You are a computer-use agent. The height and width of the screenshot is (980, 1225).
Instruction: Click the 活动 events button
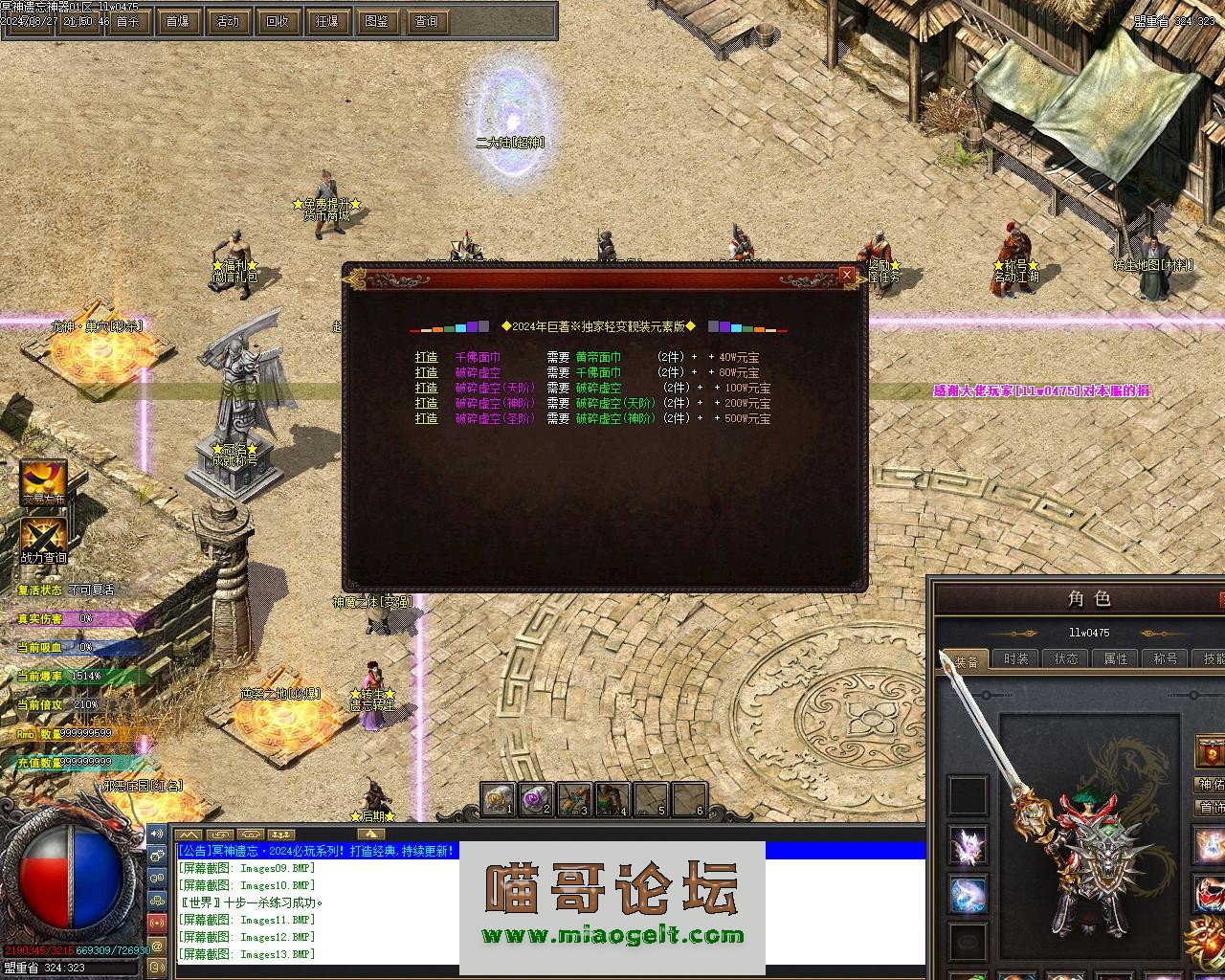coord(227,21)
